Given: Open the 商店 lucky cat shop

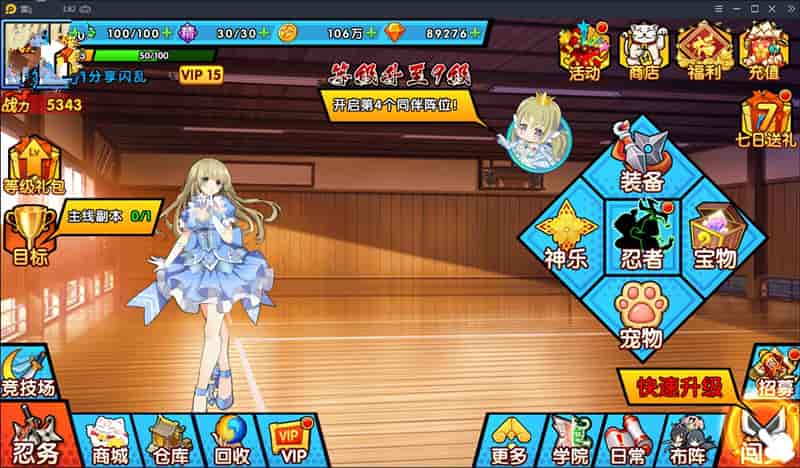Looking at the screenshot, I should click(643, 52).
